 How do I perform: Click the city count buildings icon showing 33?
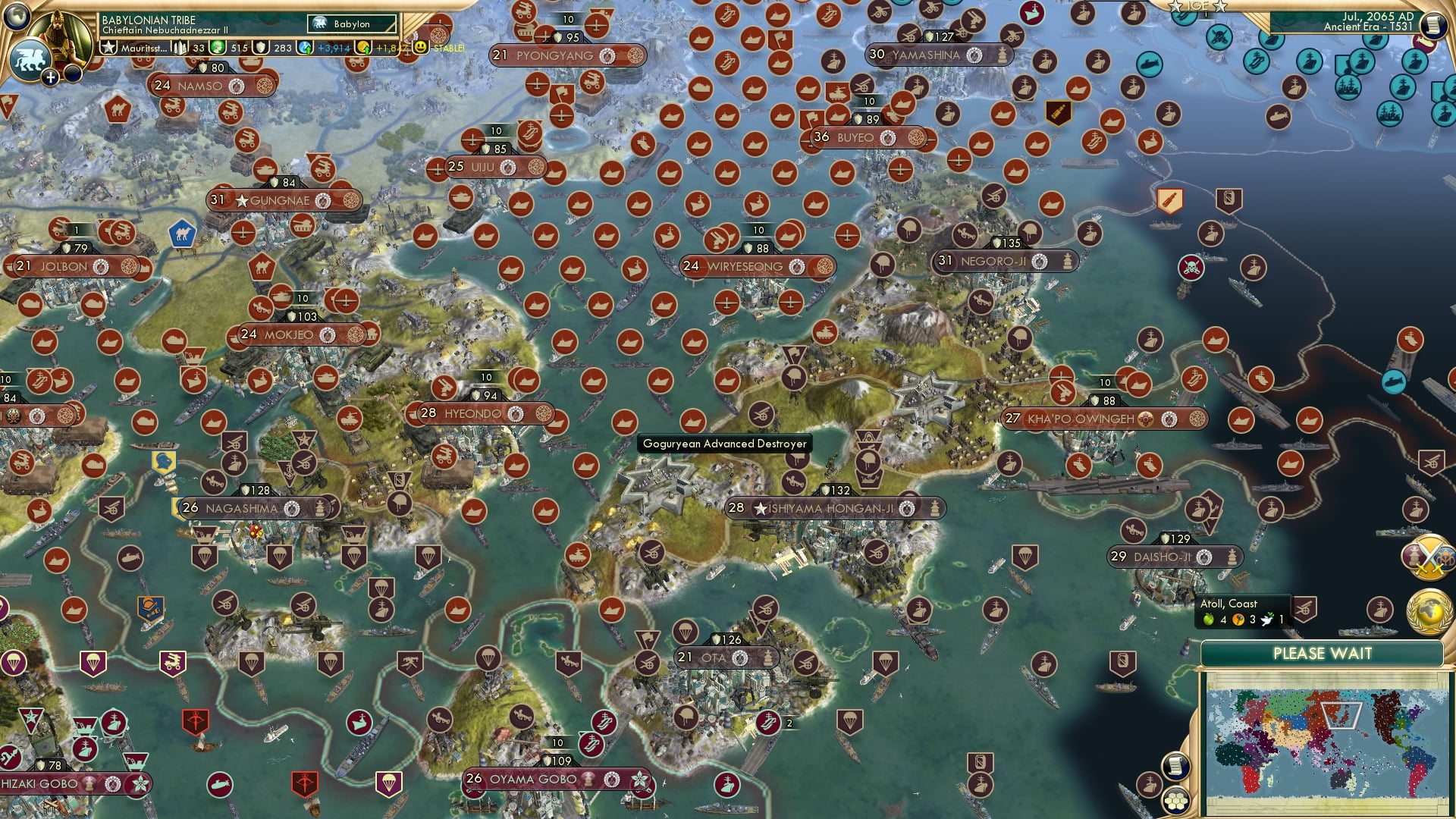tap(179, 48)
